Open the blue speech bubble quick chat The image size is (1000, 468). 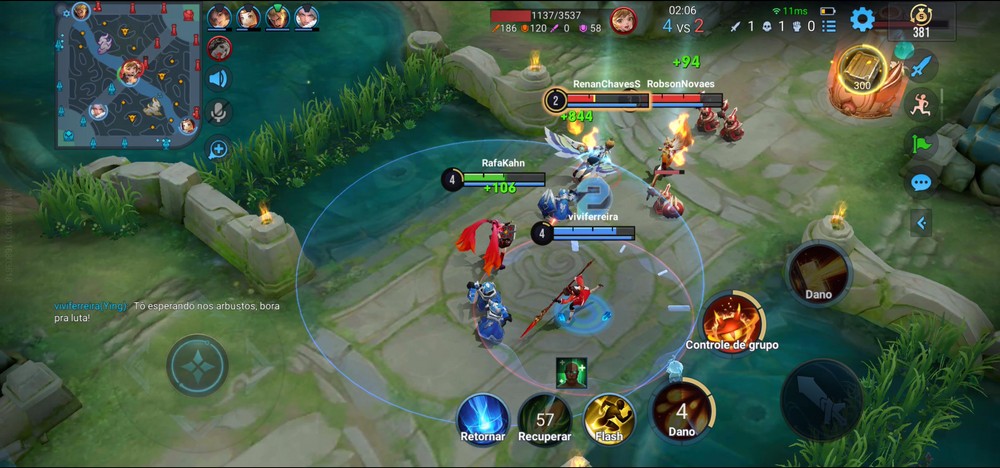[921, 183]
